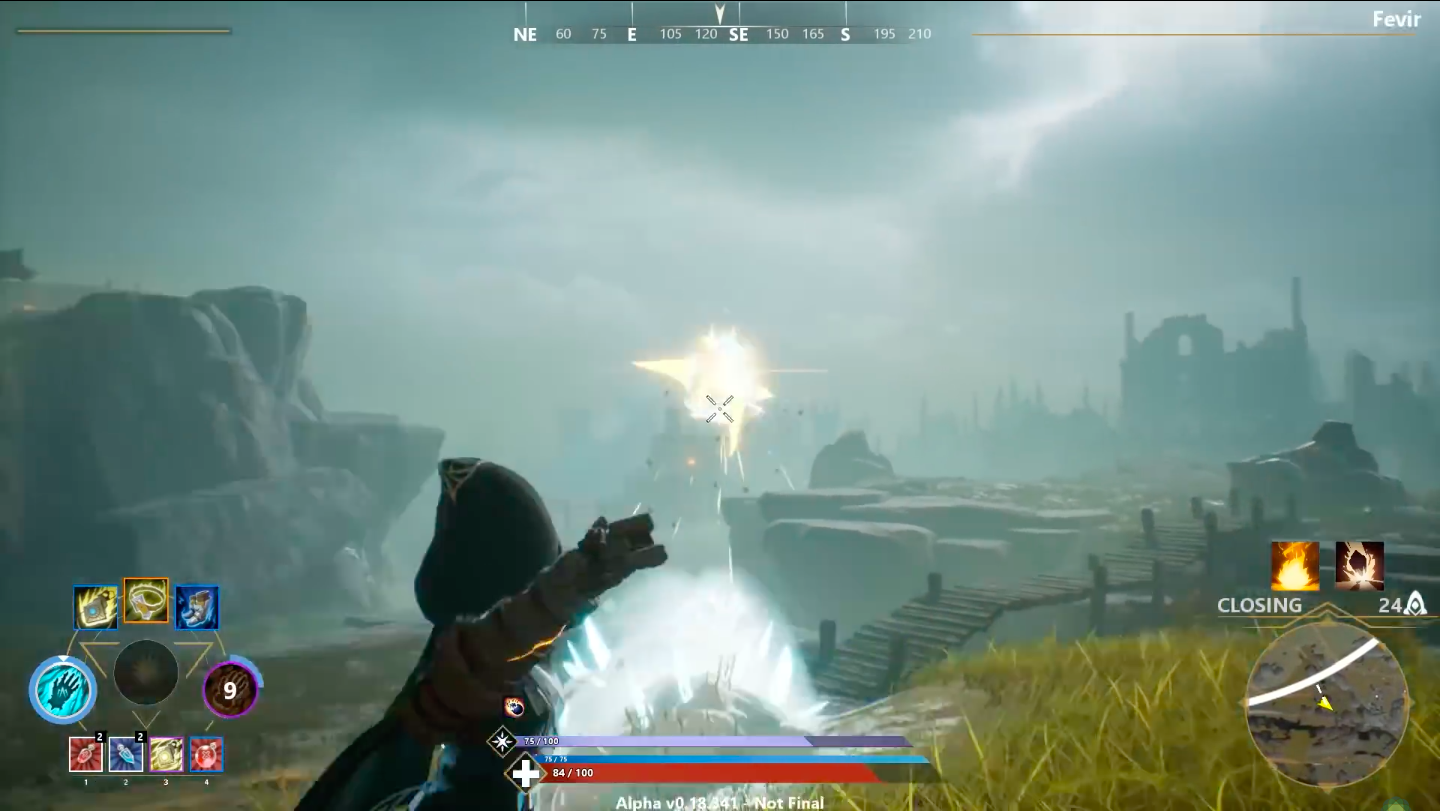Use the red round flask in slot 4
1440x811 pixels.
(x=206, y=754)
